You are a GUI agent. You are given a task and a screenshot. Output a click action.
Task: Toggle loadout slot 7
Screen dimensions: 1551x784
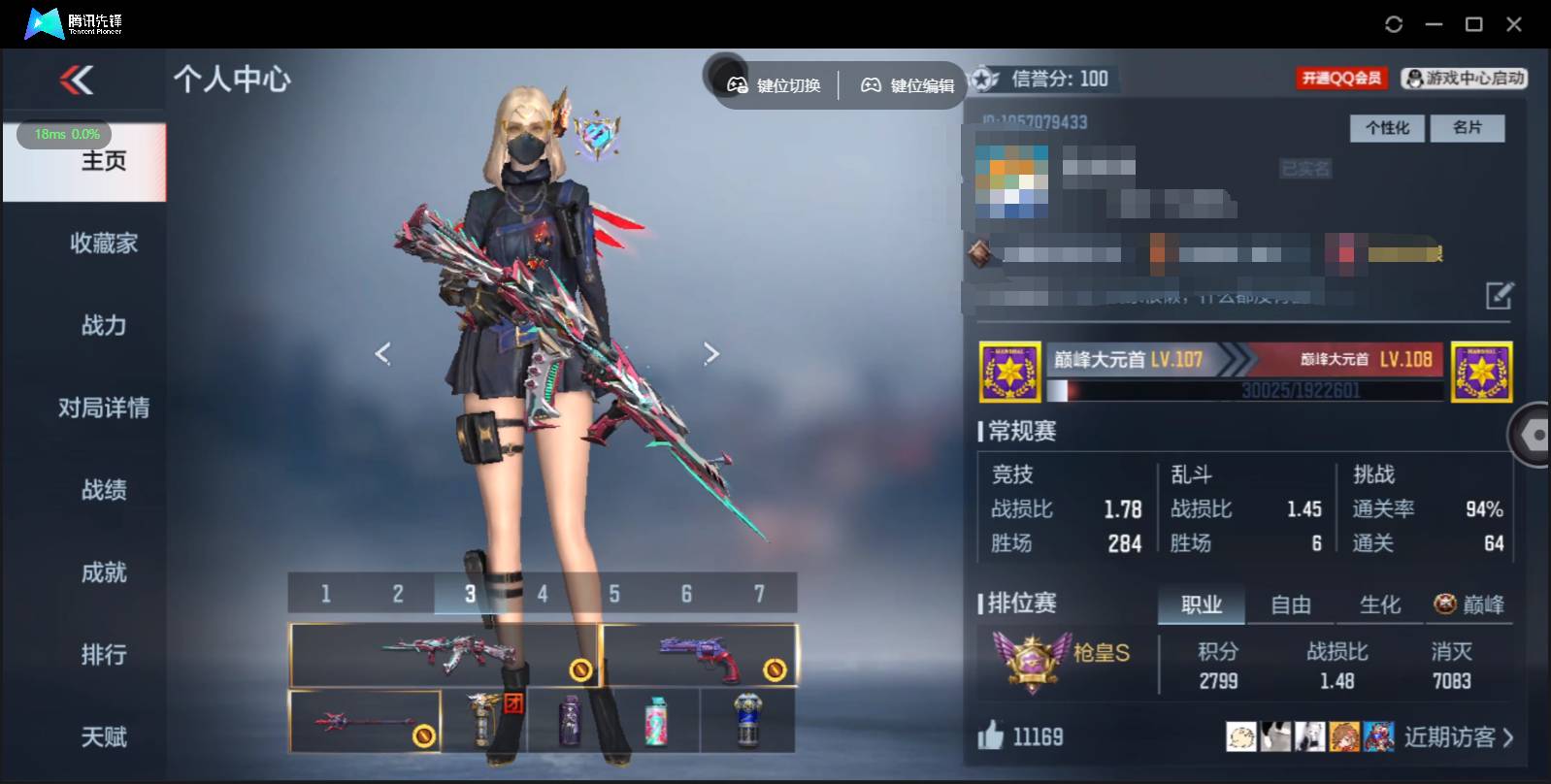click(x=758, y=593)
